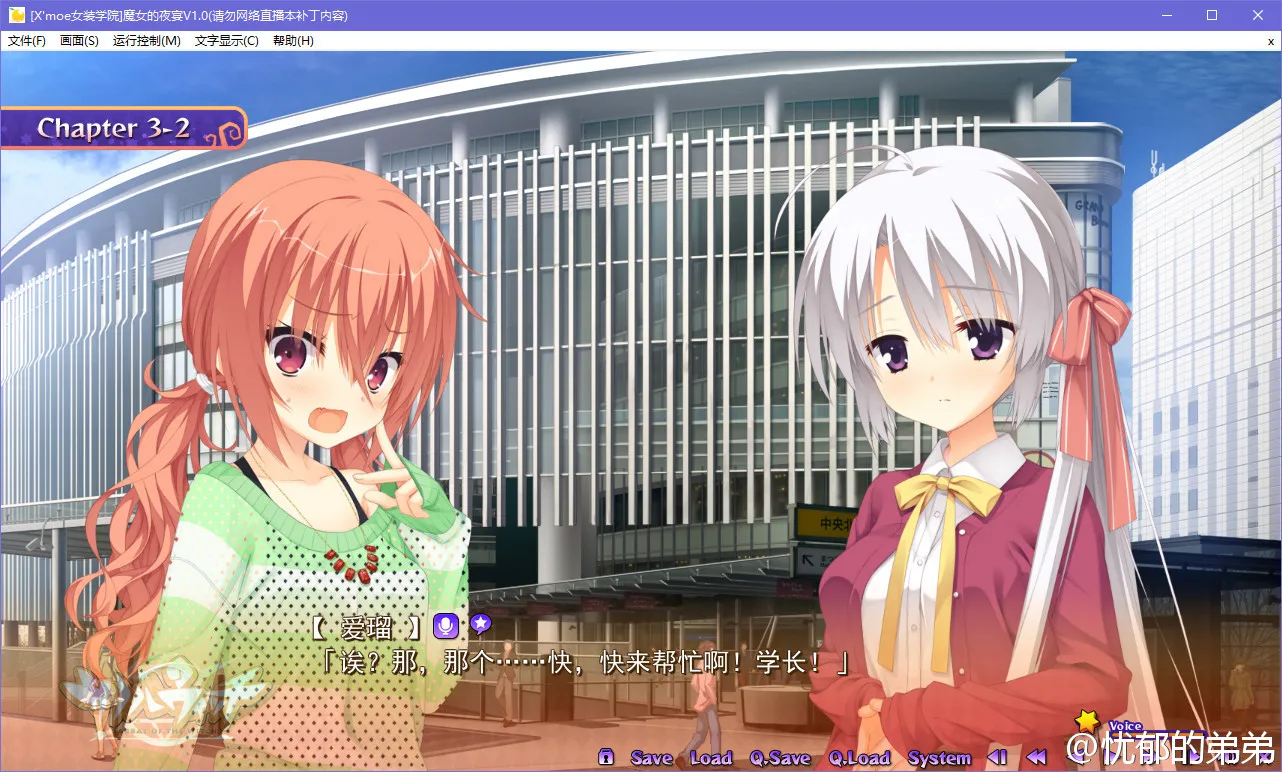The image size is (1282, 772).
Task: Click the star speech bubble icon
Action: [x=481, y=625]
